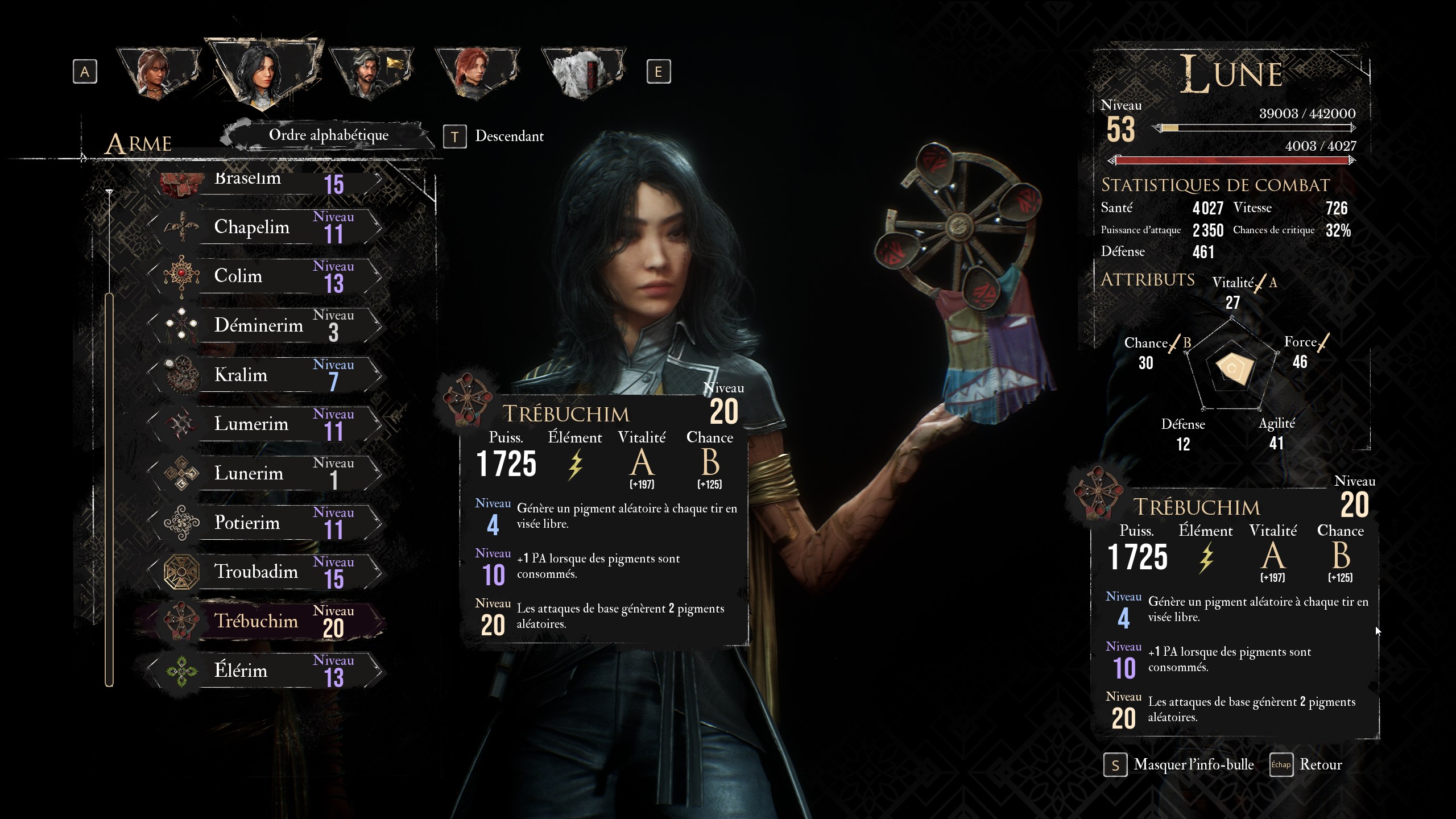Select the Élérim weapon
This screenshot has height=819, width=1456.
[266, 671]
